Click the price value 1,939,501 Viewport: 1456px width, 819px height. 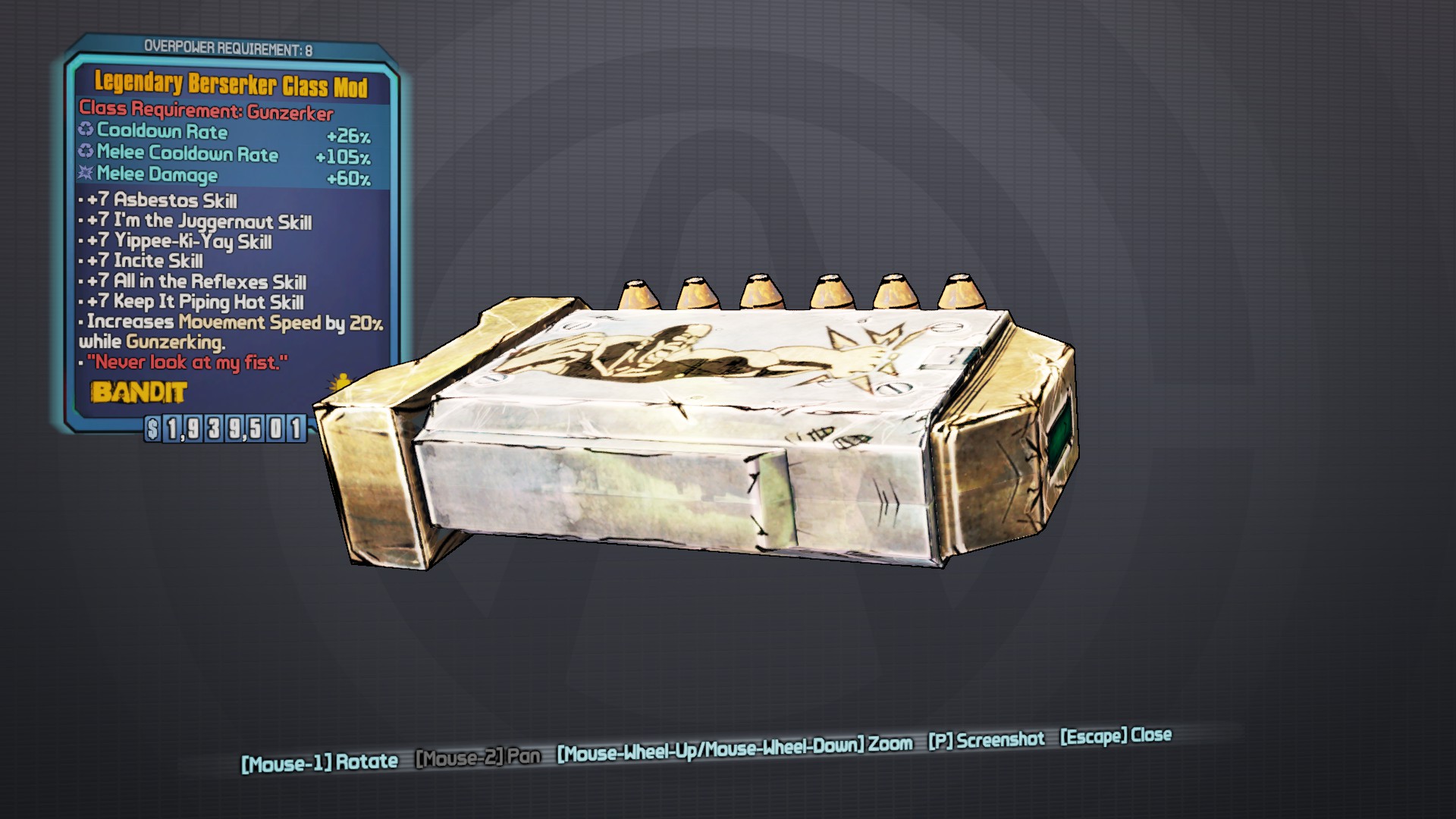(x=235, y=429)
